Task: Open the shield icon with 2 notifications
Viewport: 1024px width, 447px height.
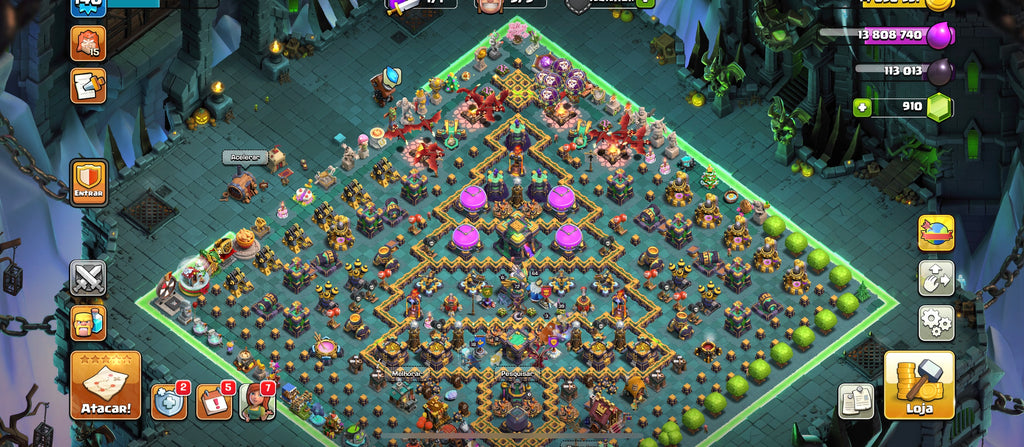Action: point(168,402)
